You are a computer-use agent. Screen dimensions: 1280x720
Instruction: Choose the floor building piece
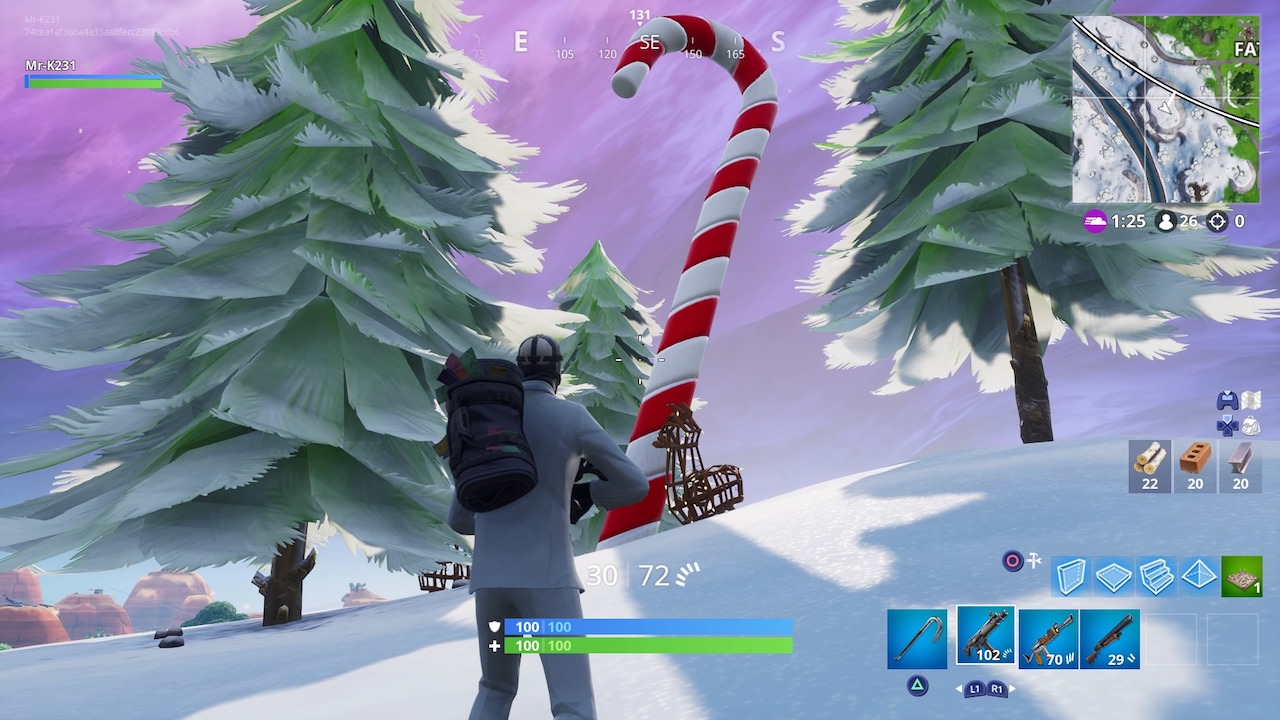[x=1113, y=576]
